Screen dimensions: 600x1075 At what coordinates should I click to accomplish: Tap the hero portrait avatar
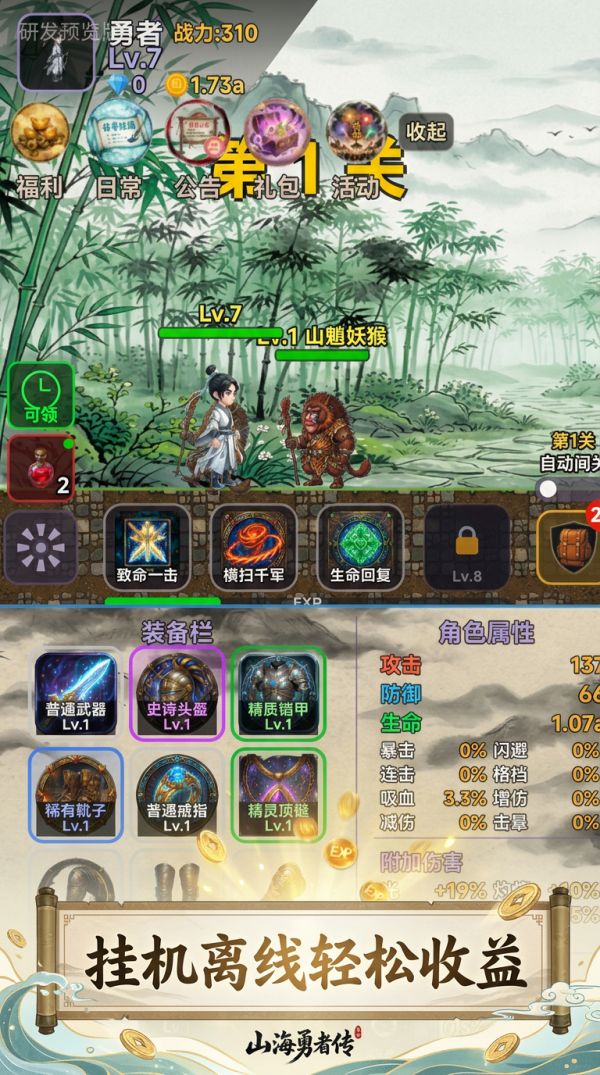tap(56, 51)
